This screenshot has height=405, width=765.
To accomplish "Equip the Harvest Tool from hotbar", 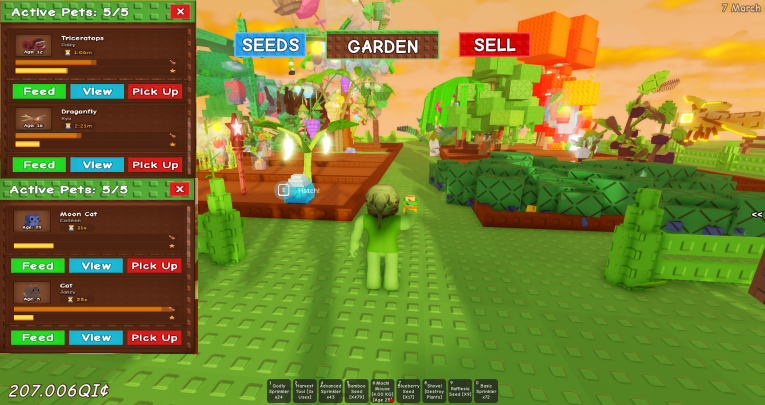I will tap(305, 391).
